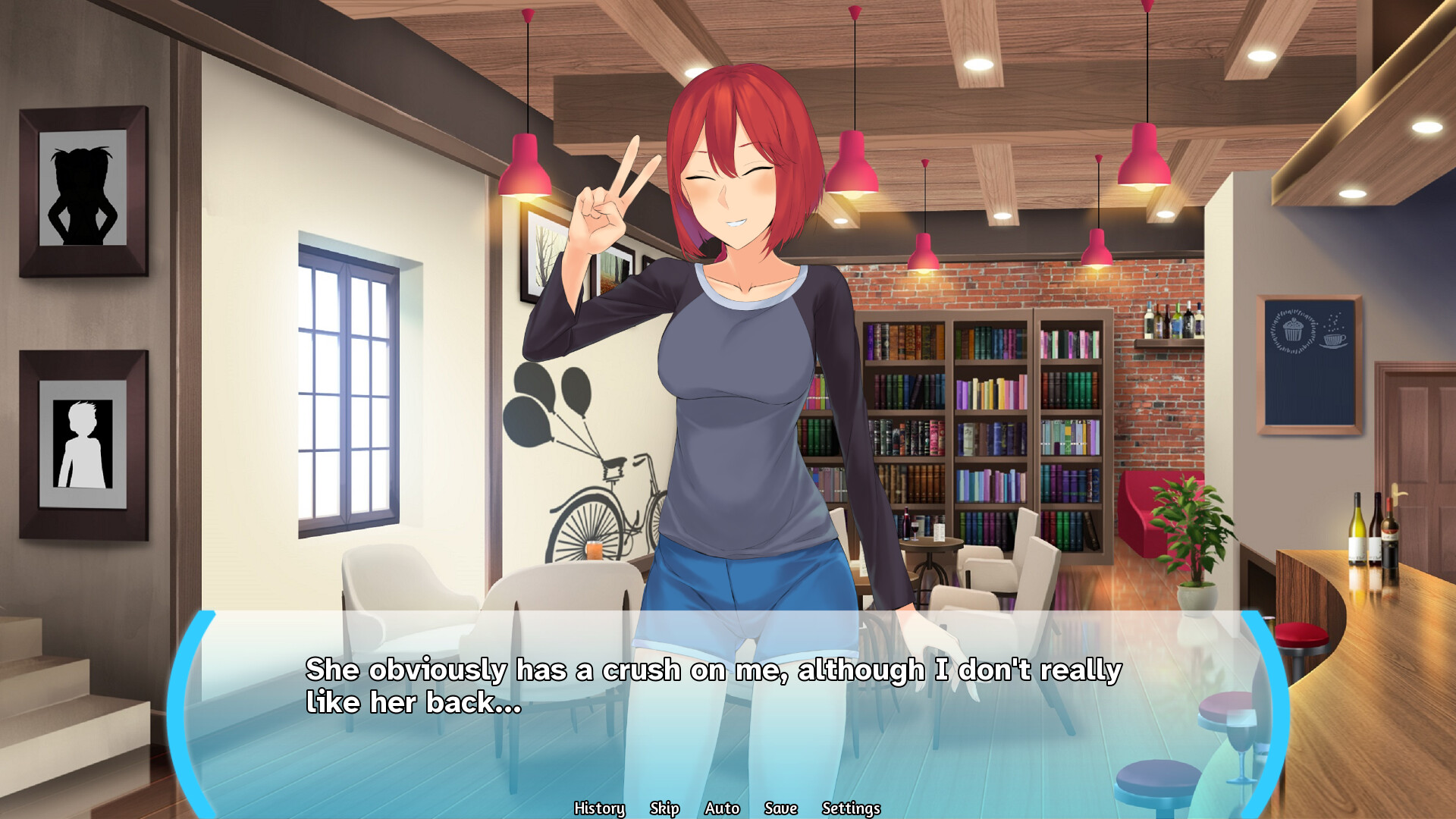Open the Settings menu
The width and height of the screenshot is (1456, 819).
[851, 808]
